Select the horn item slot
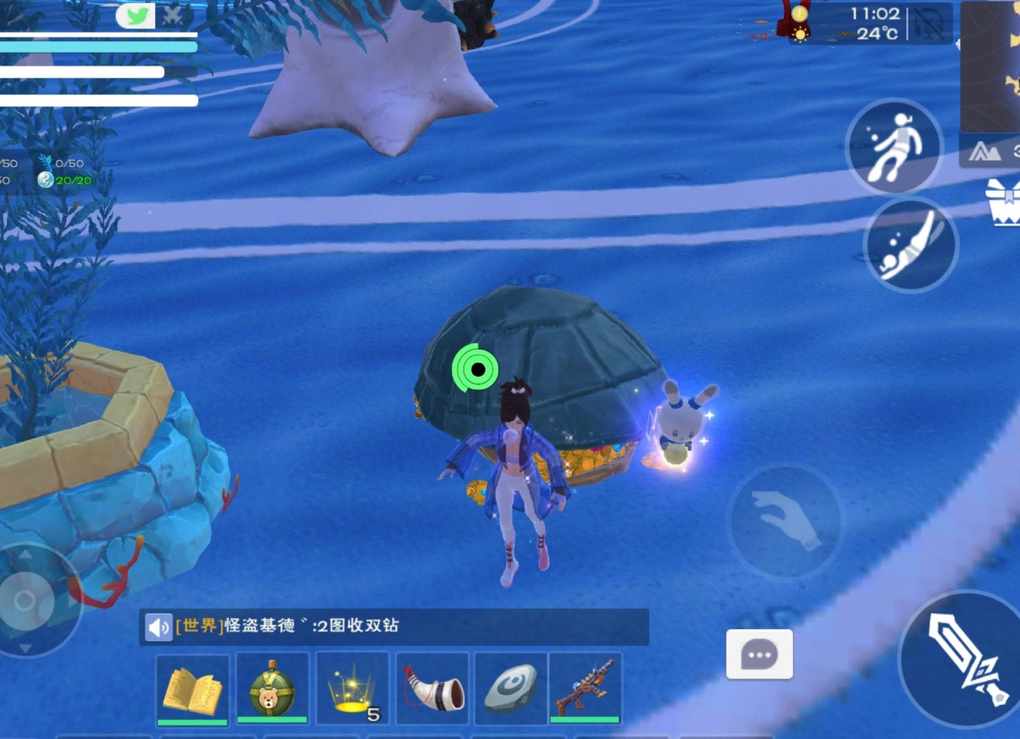The width and height of the screenshot is (1020, 739). [x=432, y=689]
